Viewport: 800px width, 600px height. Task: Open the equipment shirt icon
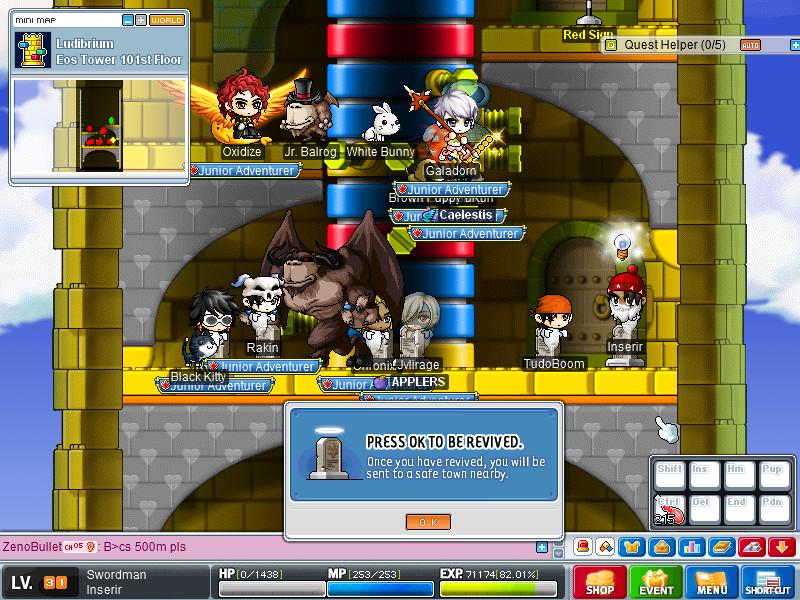pos(633,547)
